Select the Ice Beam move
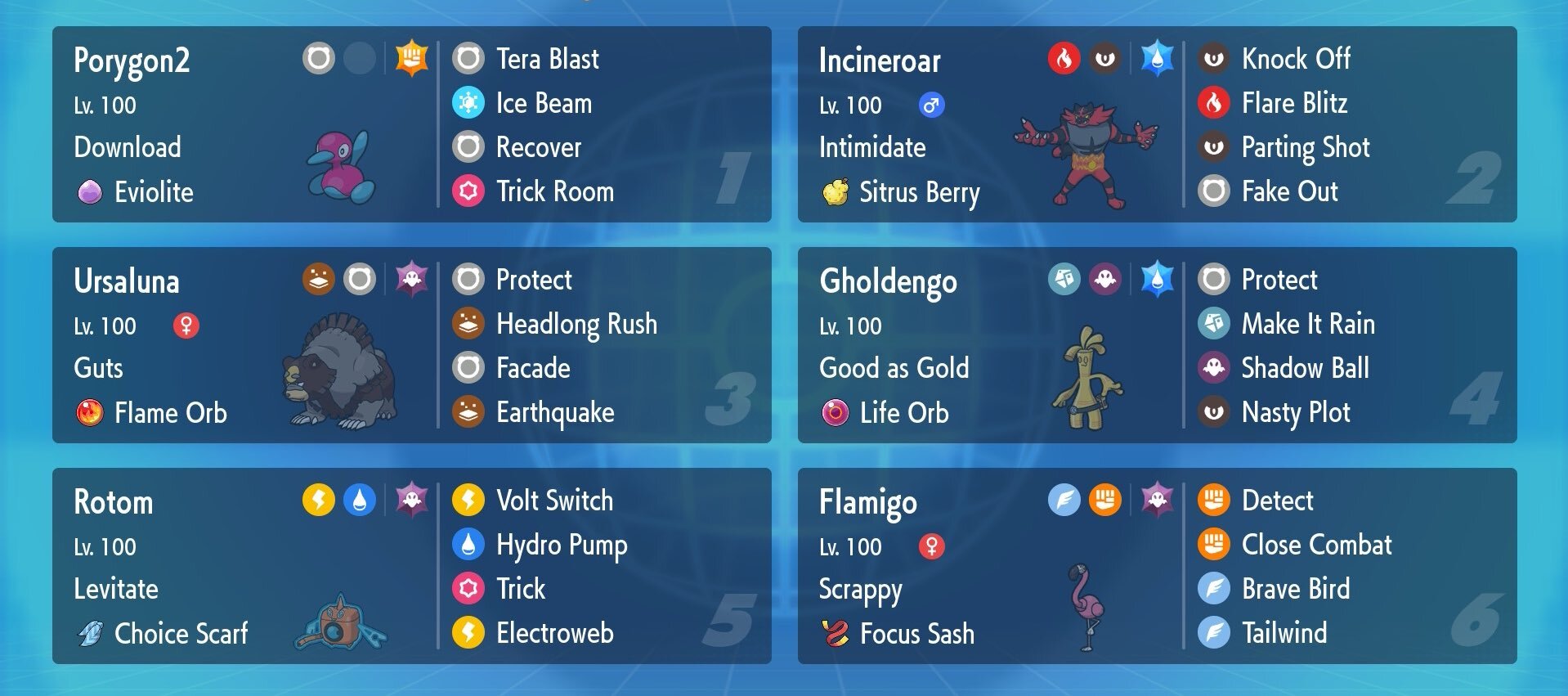The height and width of the screenshot is (696, 1568). (544, 103)
